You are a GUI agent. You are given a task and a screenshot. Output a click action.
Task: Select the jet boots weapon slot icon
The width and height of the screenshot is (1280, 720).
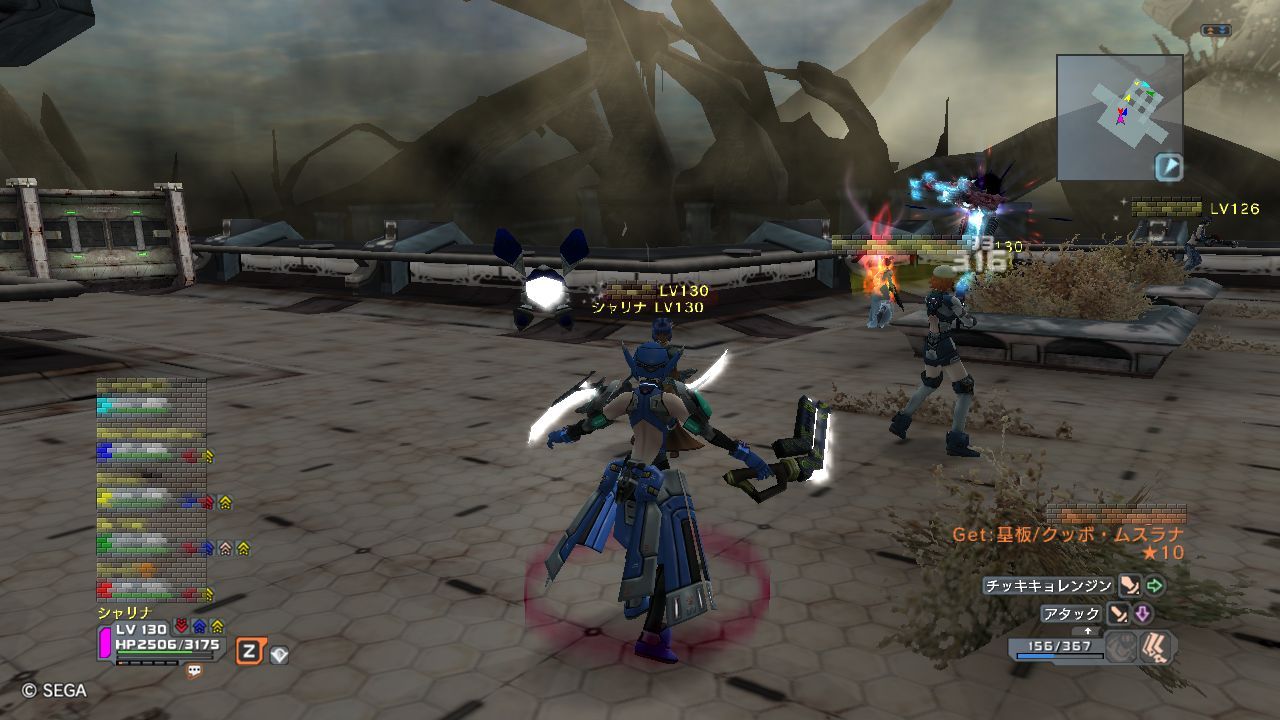tap(1158, 647)
